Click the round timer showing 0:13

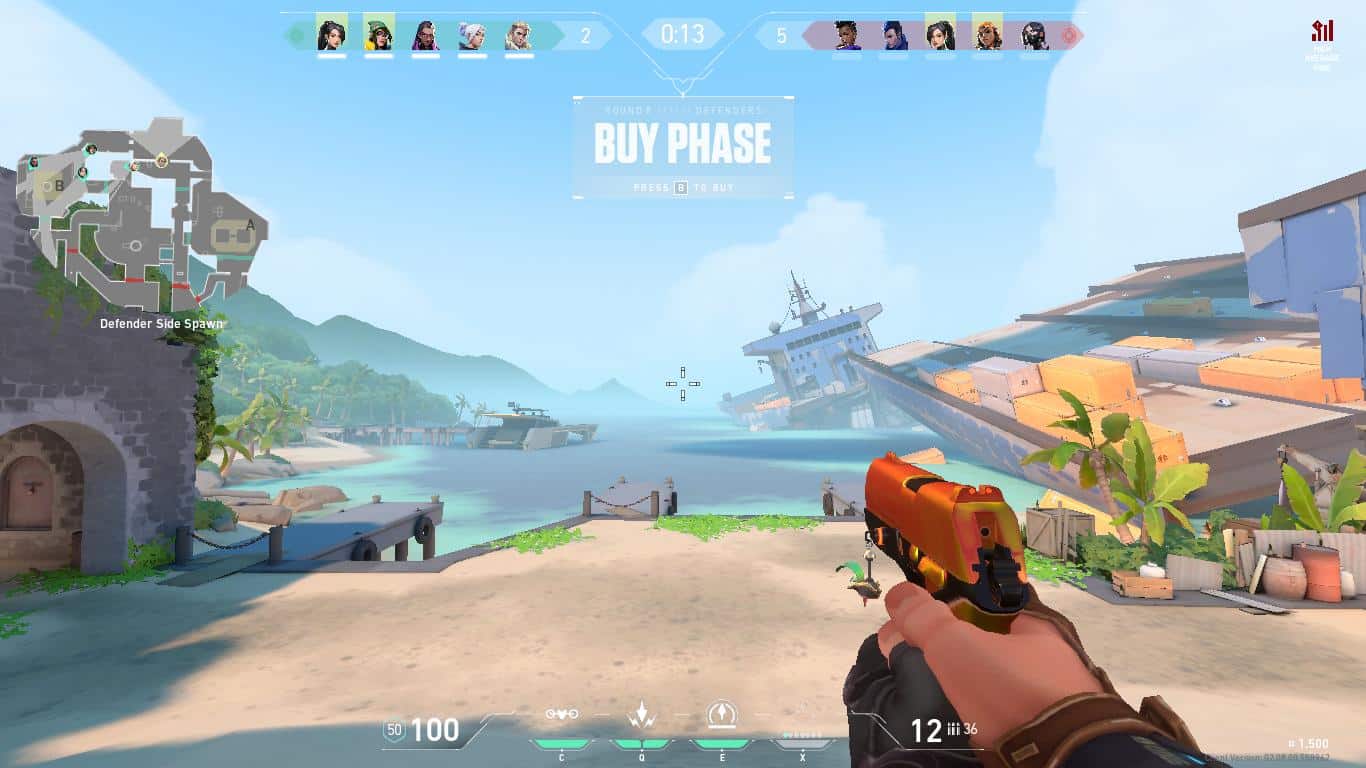point(683,33)
